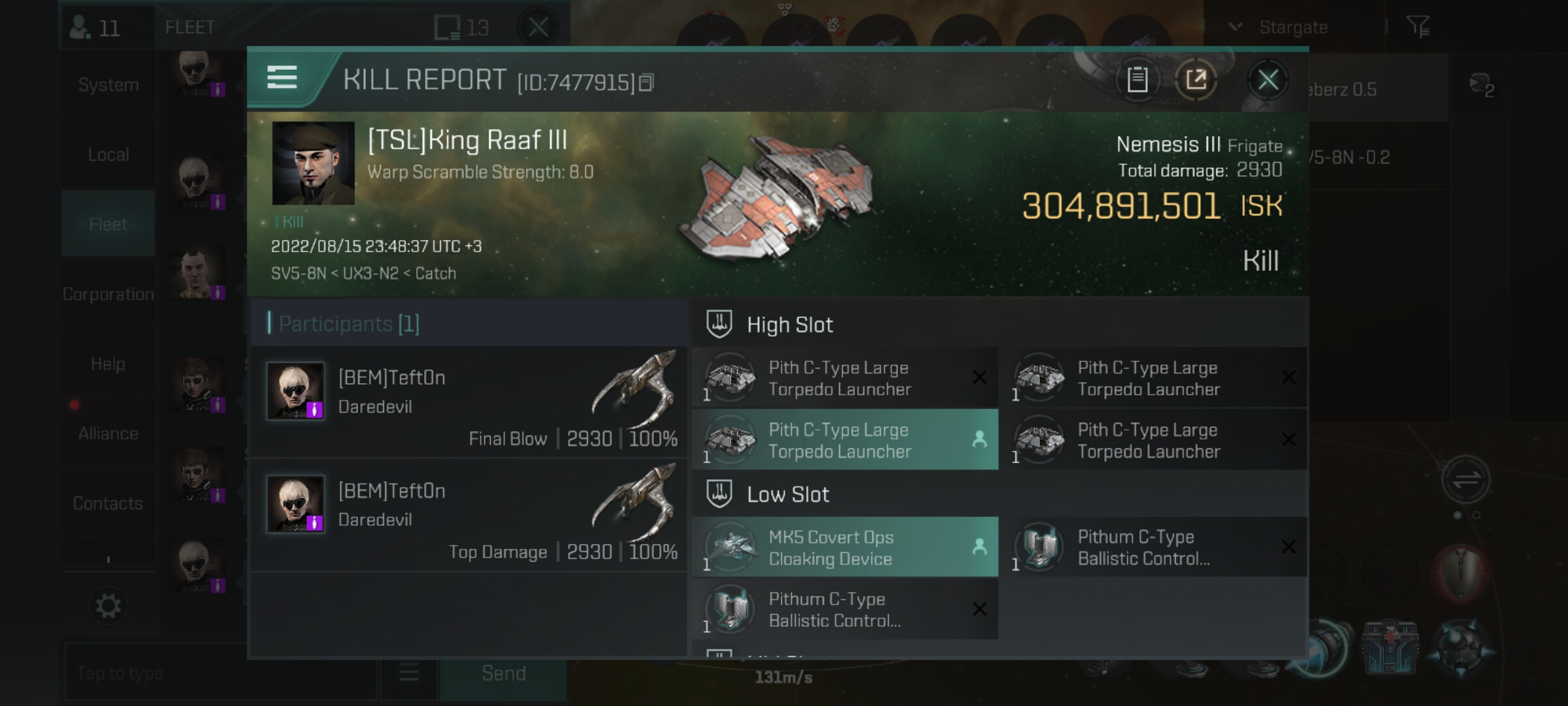Send the chat message
The image size is (1568, 706).
click(503, 673)
